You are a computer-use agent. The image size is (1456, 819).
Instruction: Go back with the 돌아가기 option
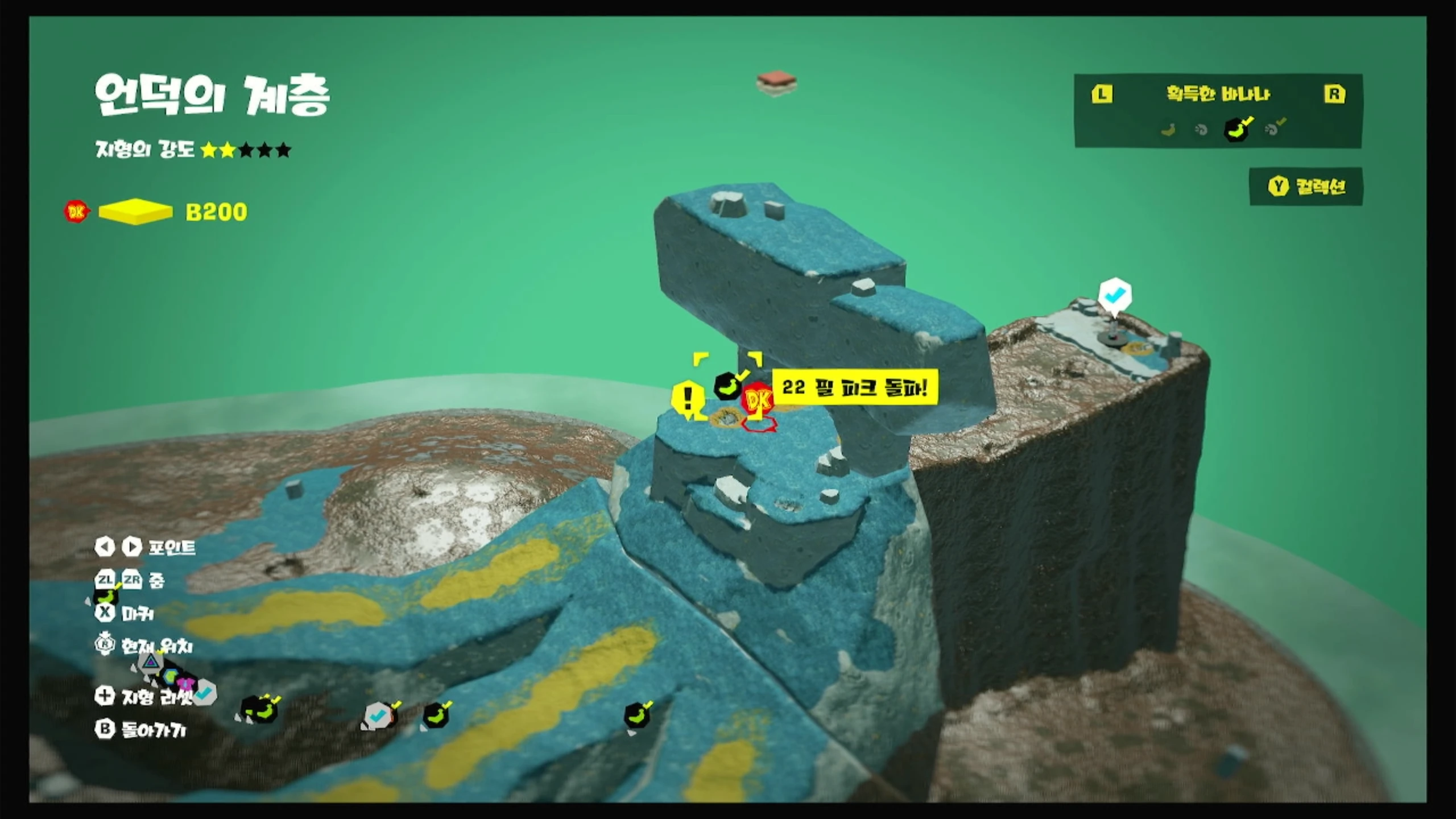coord(142,730)
